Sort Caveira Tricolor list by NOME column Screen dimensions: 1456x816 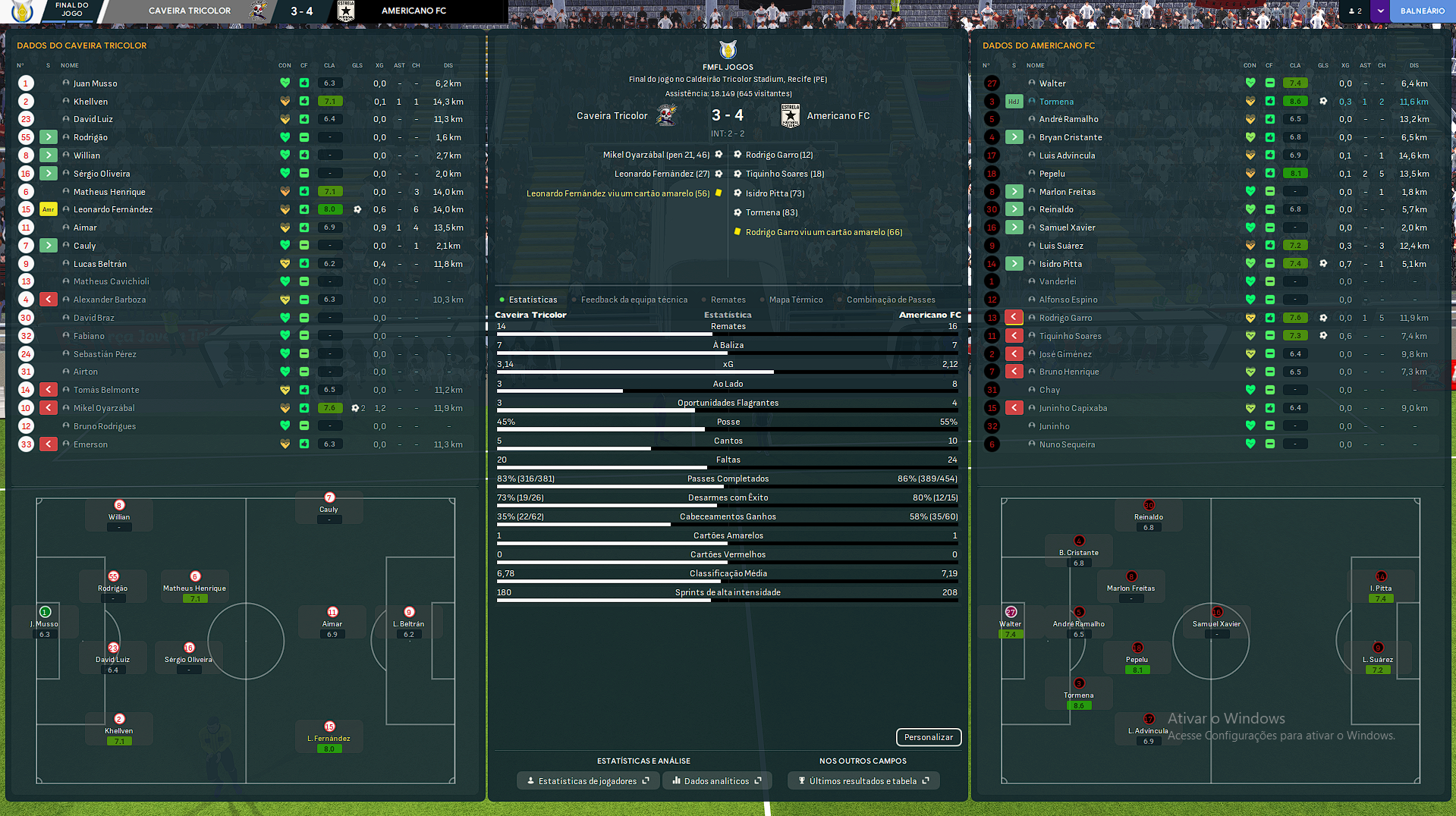point(70,65)
